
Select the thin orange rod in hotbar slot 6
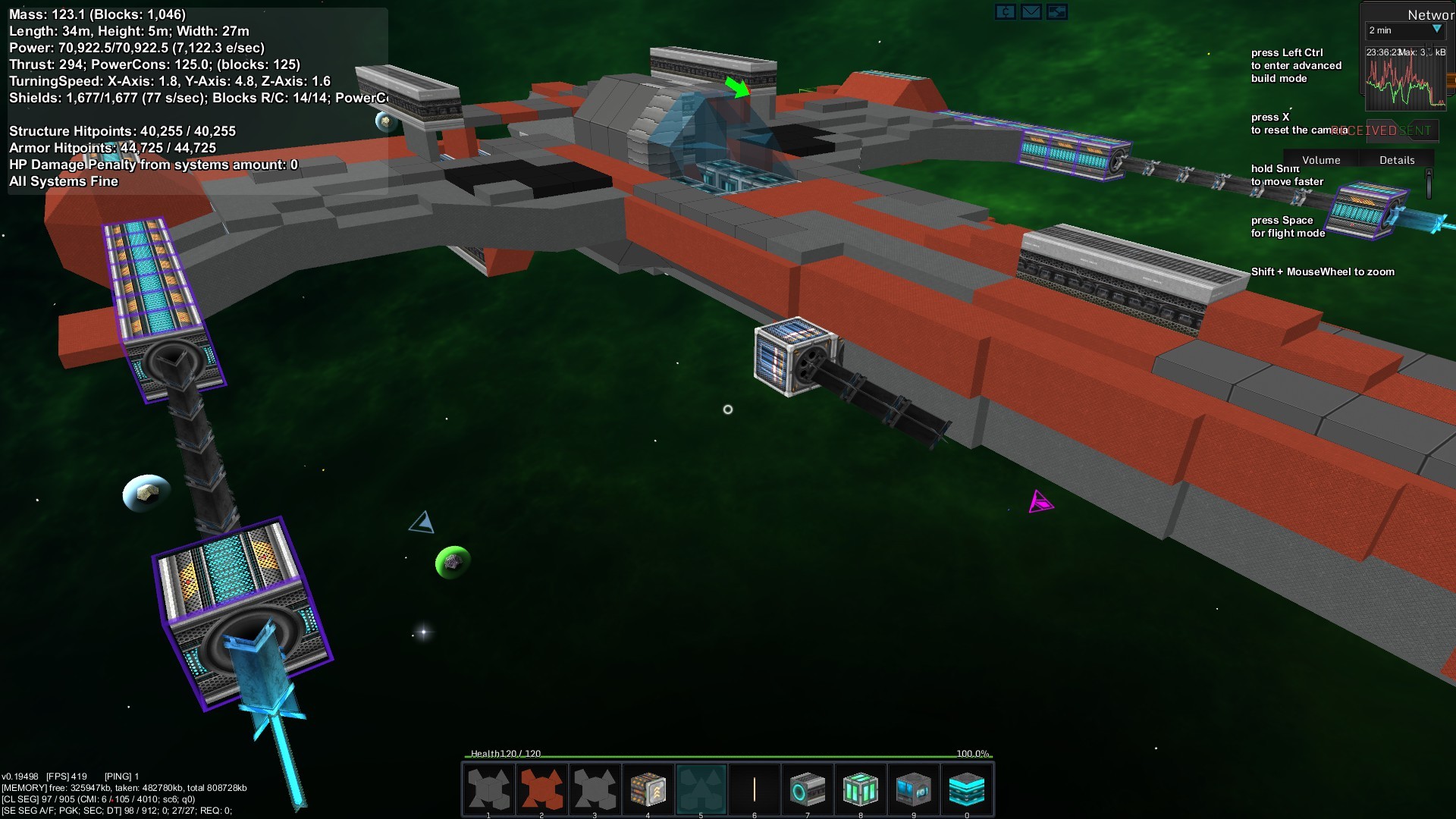click(754, 789)
